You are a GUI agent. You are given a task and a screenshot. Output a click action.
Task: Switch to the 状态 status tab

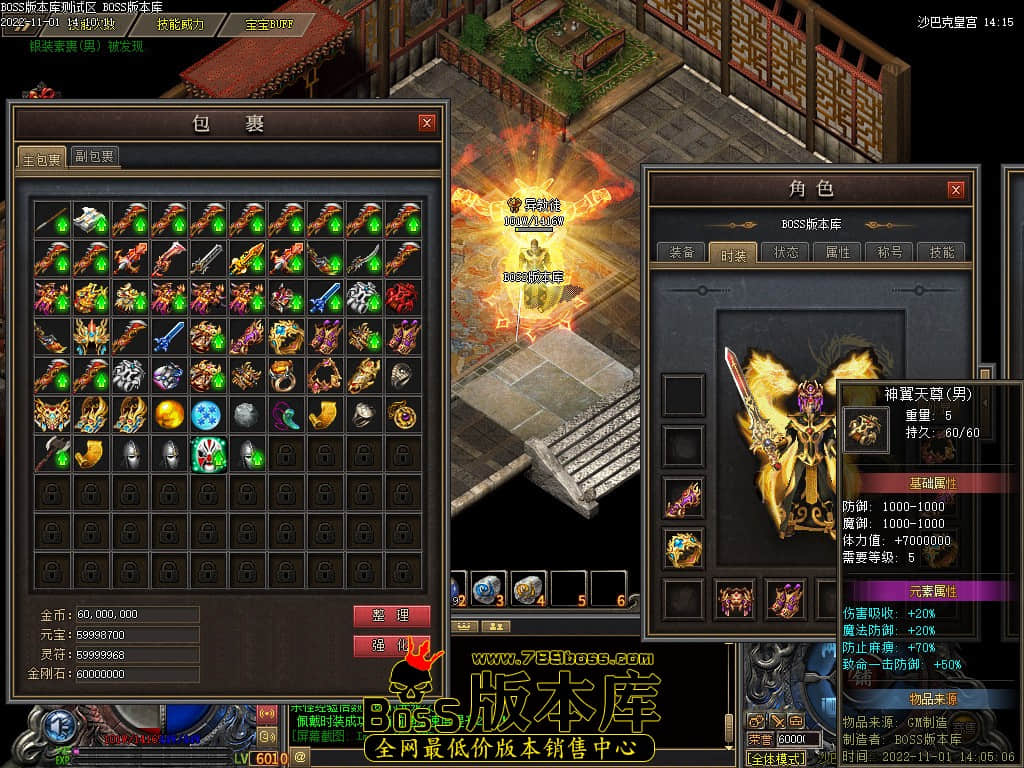[x=785, y=252]
